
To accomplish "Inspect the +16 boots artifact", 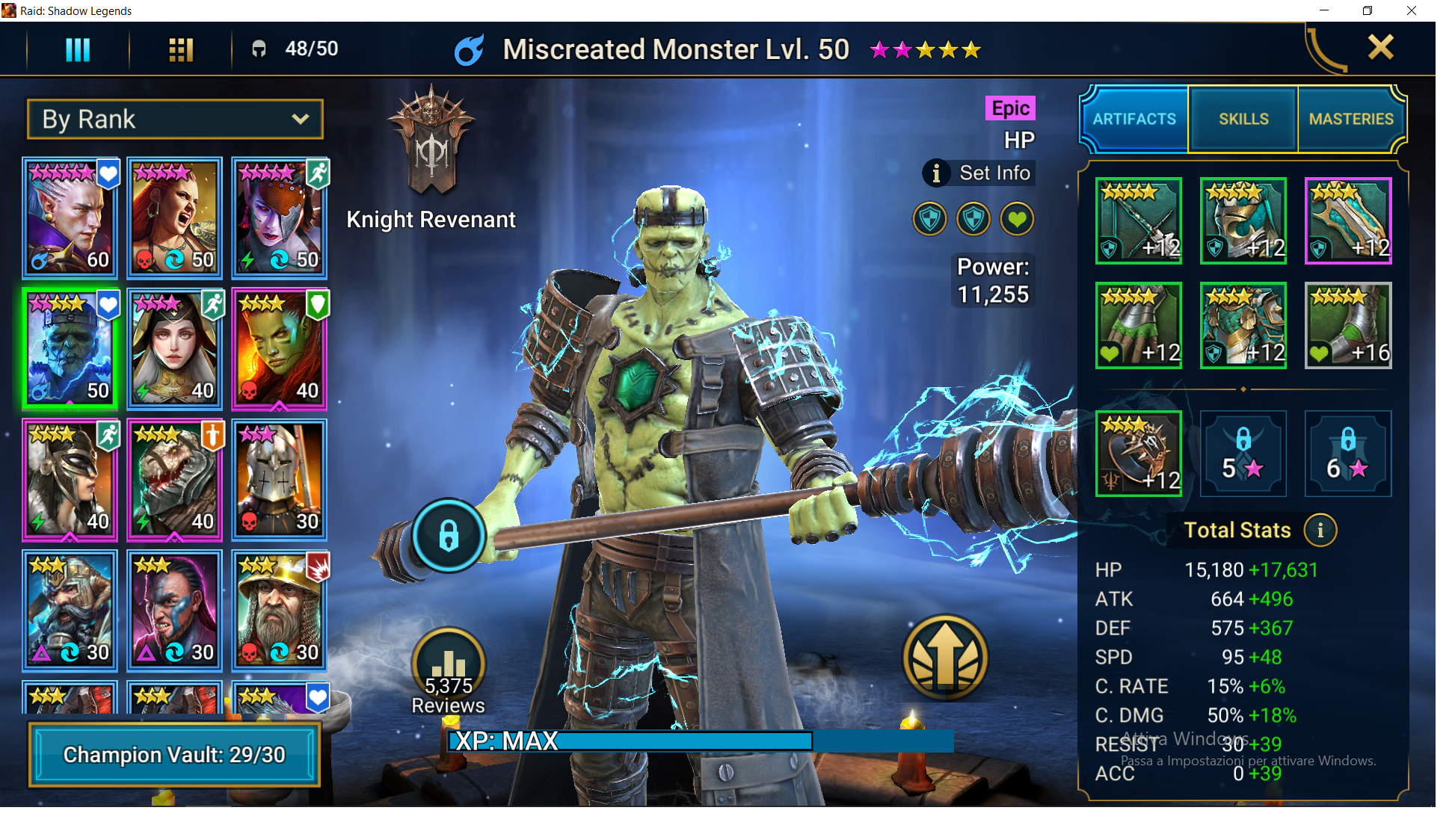I will (1347, 326).
